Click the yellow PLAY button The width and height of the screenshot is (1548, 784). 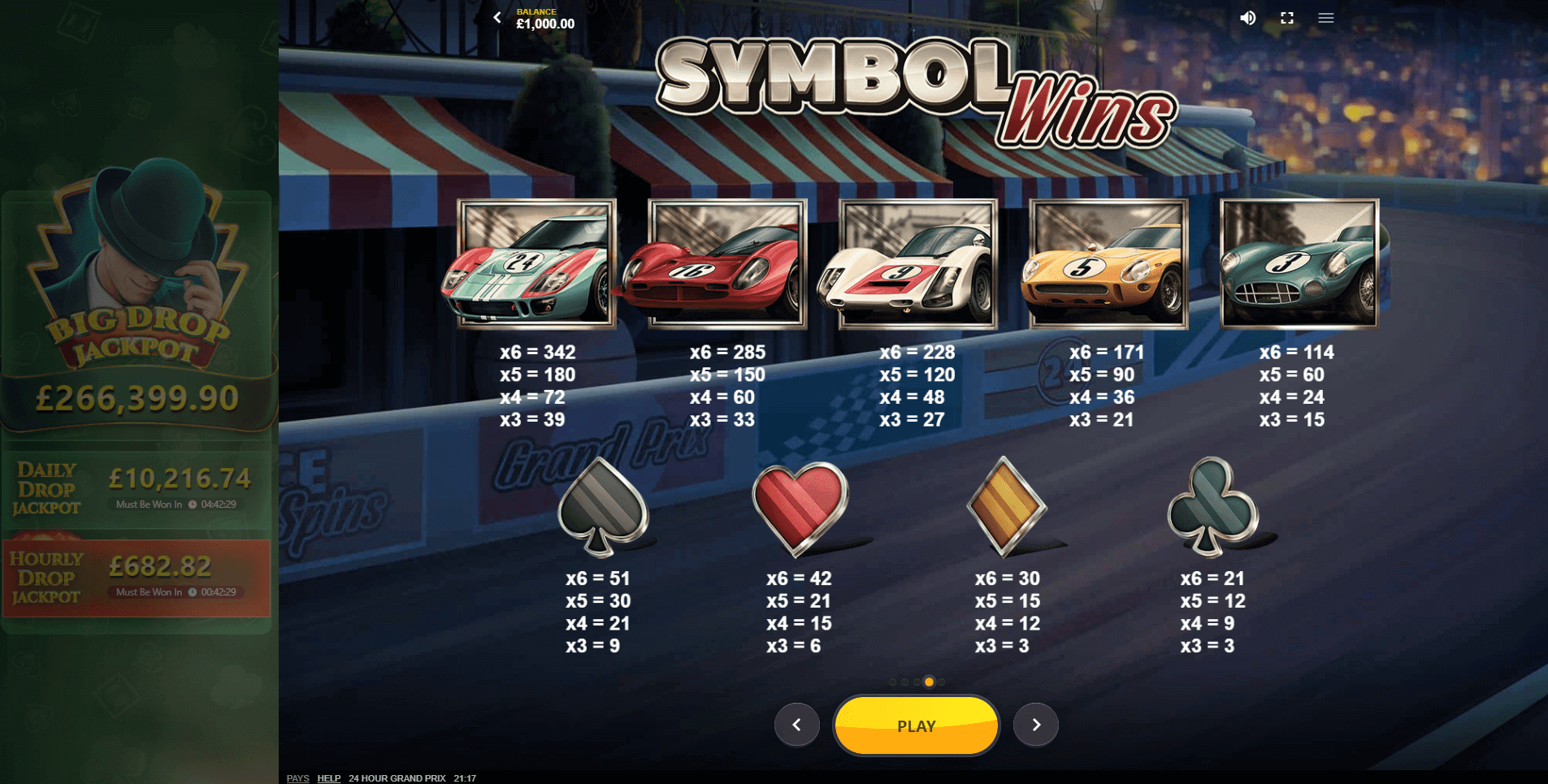coord(916,726)
